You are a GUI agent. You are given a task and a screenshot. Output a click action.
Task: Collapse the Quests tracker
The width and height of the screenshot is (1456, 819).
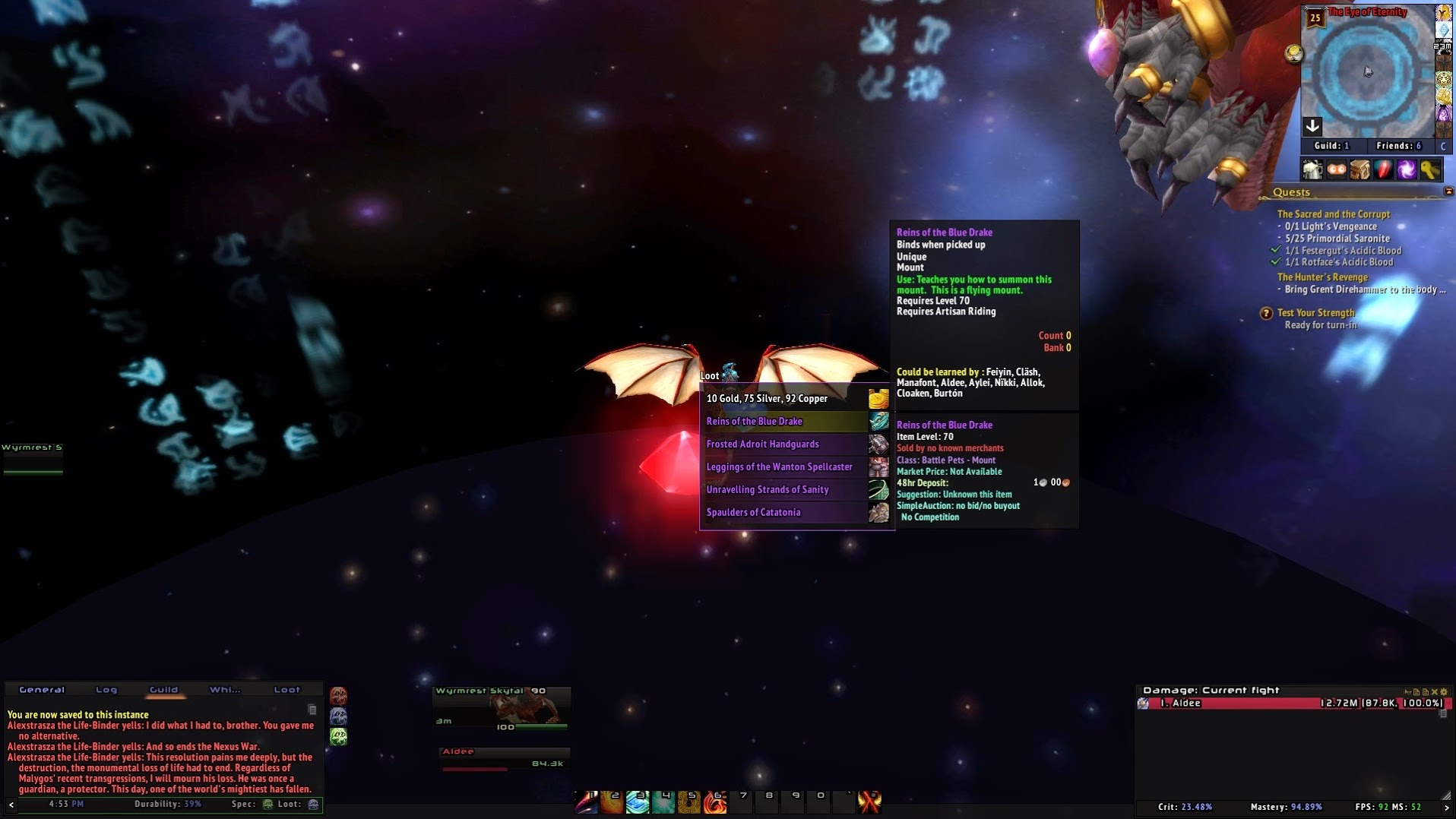[1448, 191]
